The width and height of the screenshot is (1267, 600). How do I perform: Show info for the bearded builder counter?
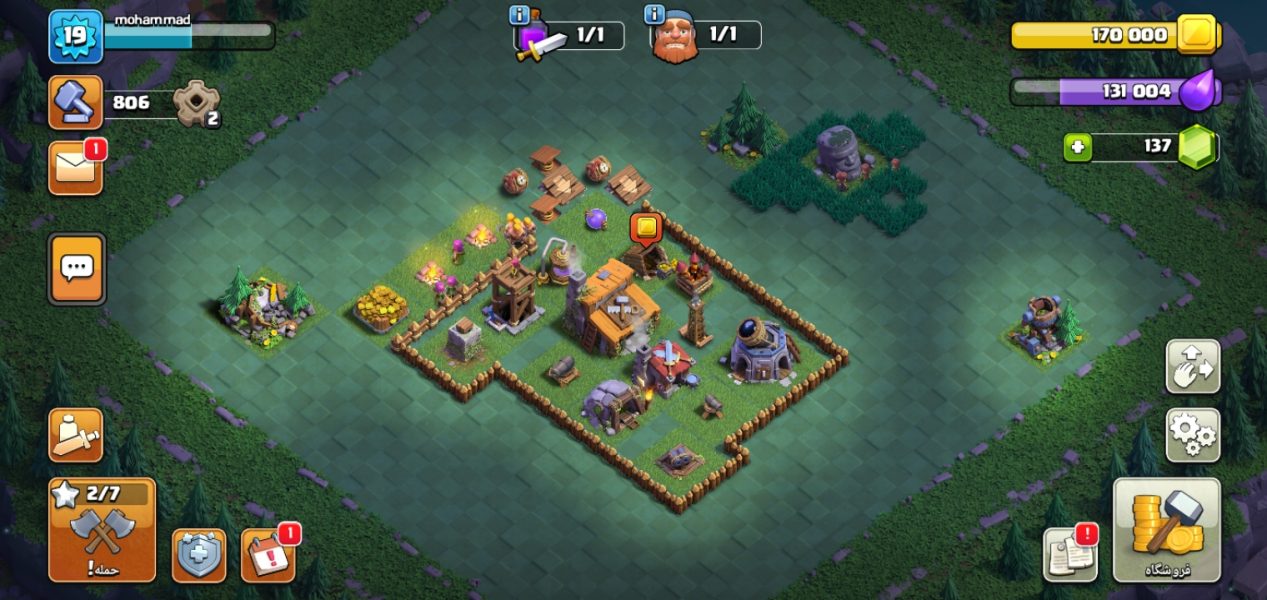point(655,15)
